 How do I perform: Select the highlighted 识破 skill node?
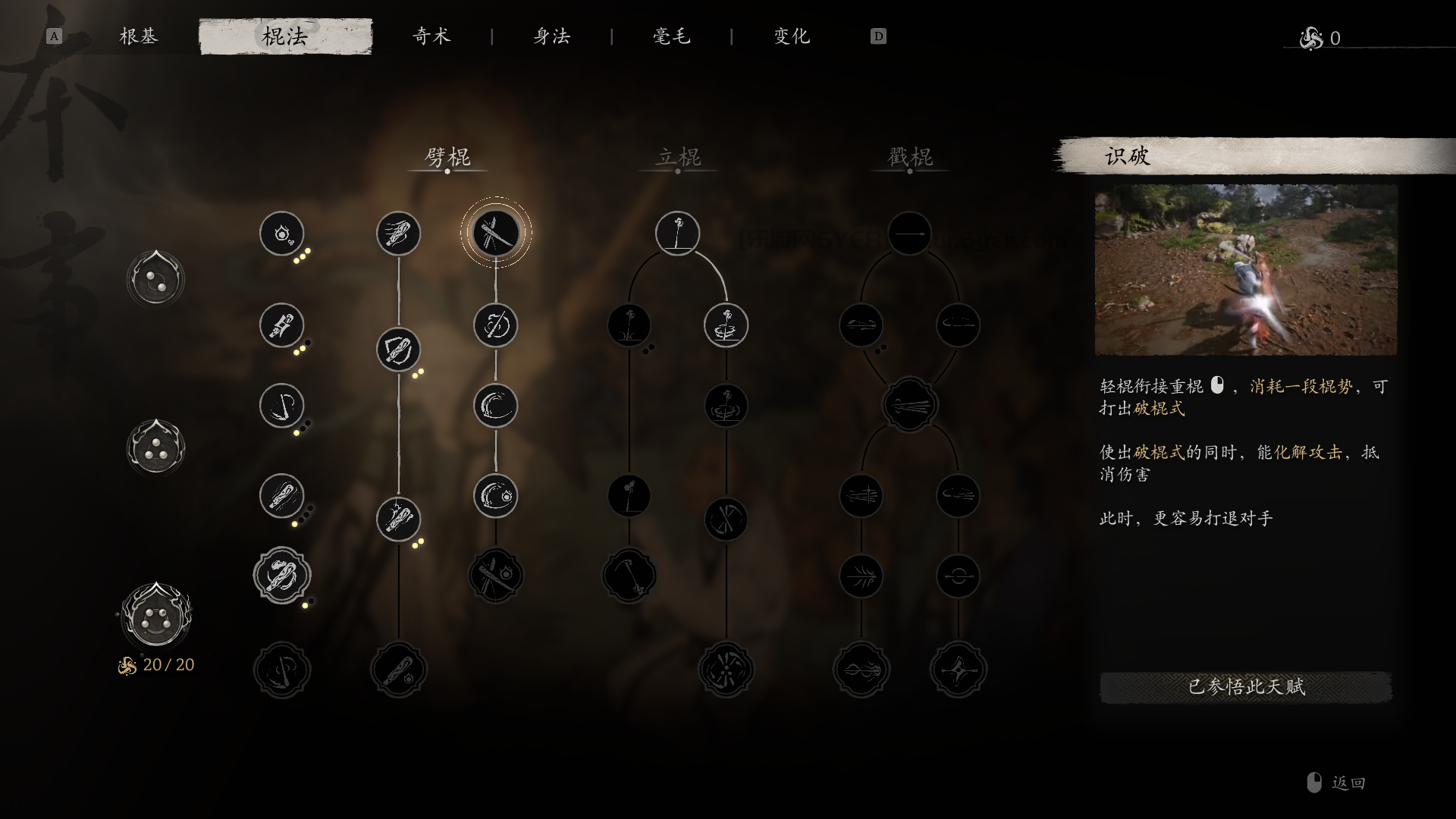click(x=496, y=233)
